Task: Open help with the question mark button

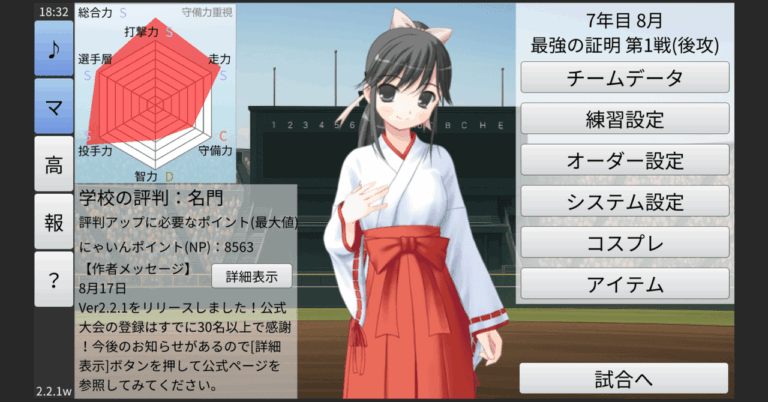Action: click(x=53, y=280)
